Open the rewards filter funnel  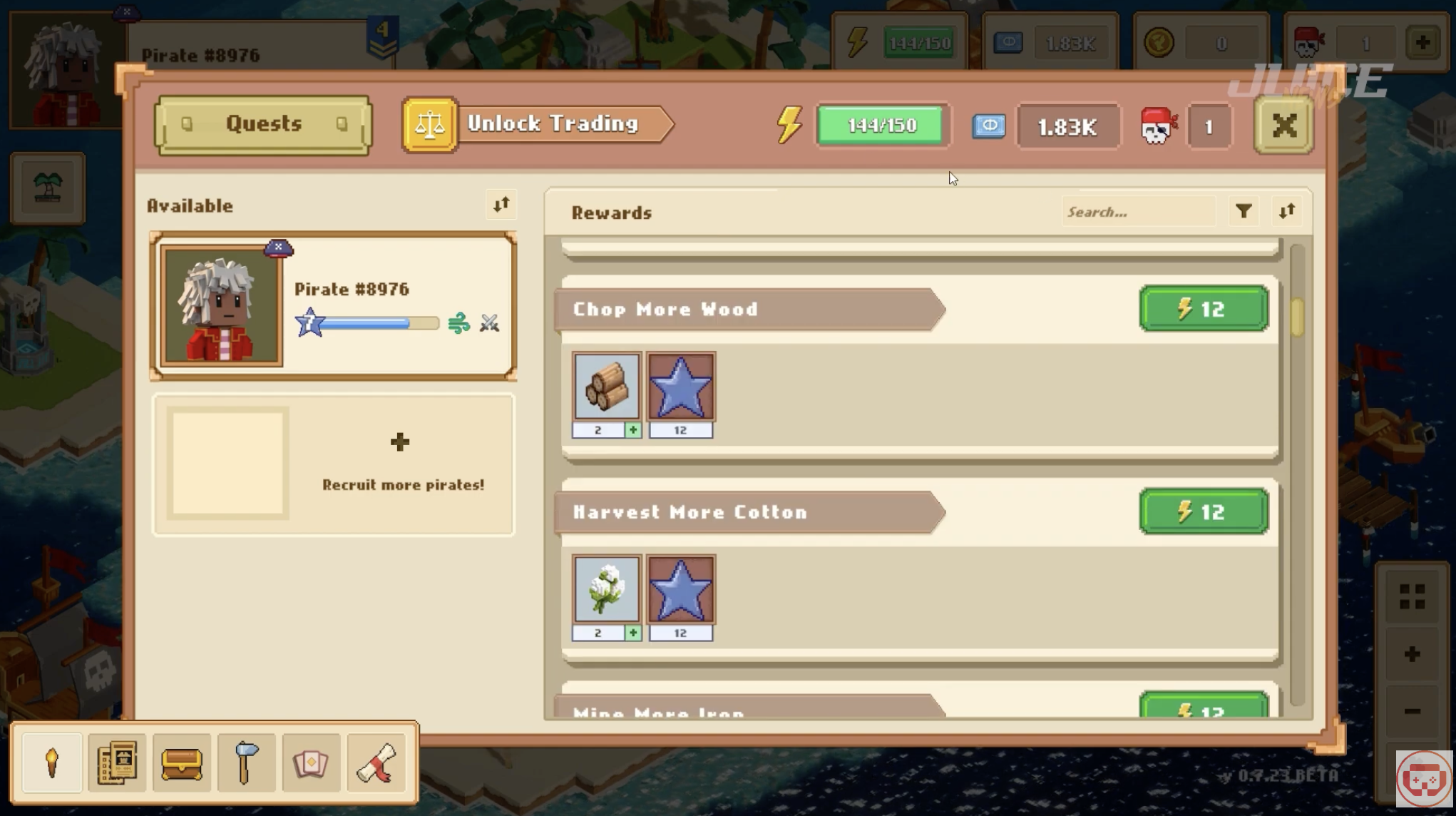(x=1244, y=212)
